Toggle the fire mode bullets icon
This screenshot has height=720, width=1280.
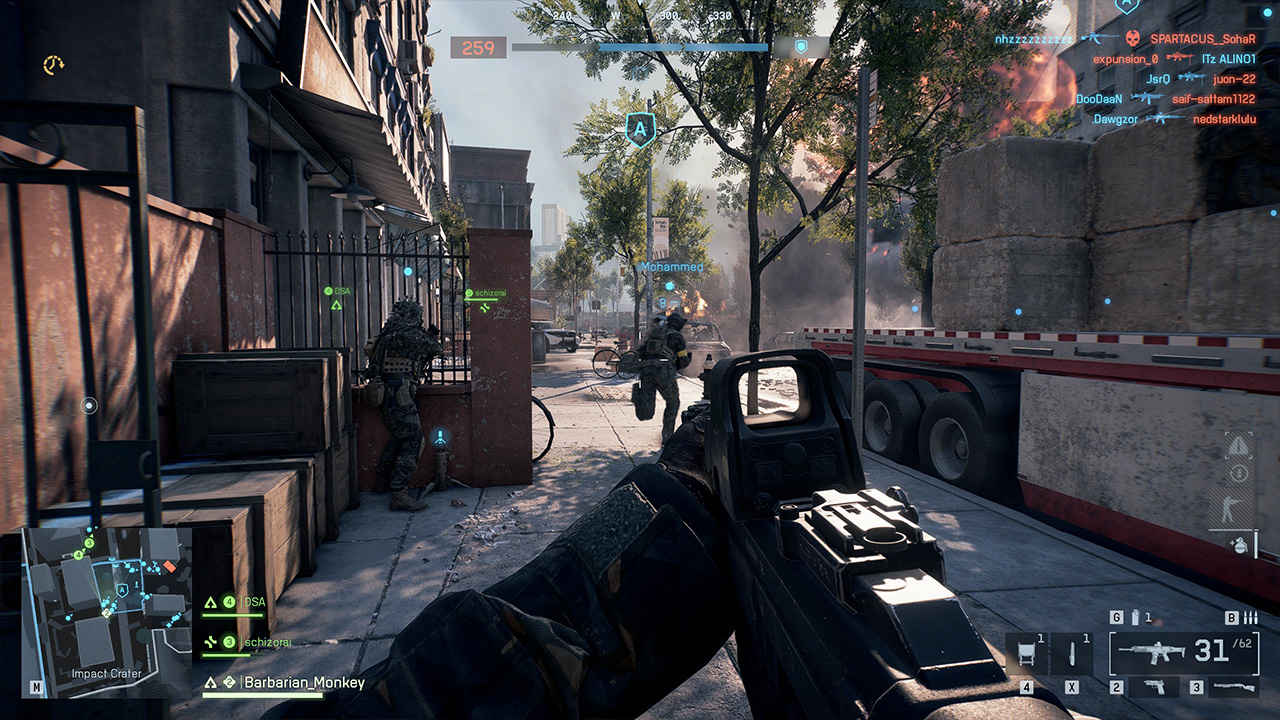[1250, 618]
